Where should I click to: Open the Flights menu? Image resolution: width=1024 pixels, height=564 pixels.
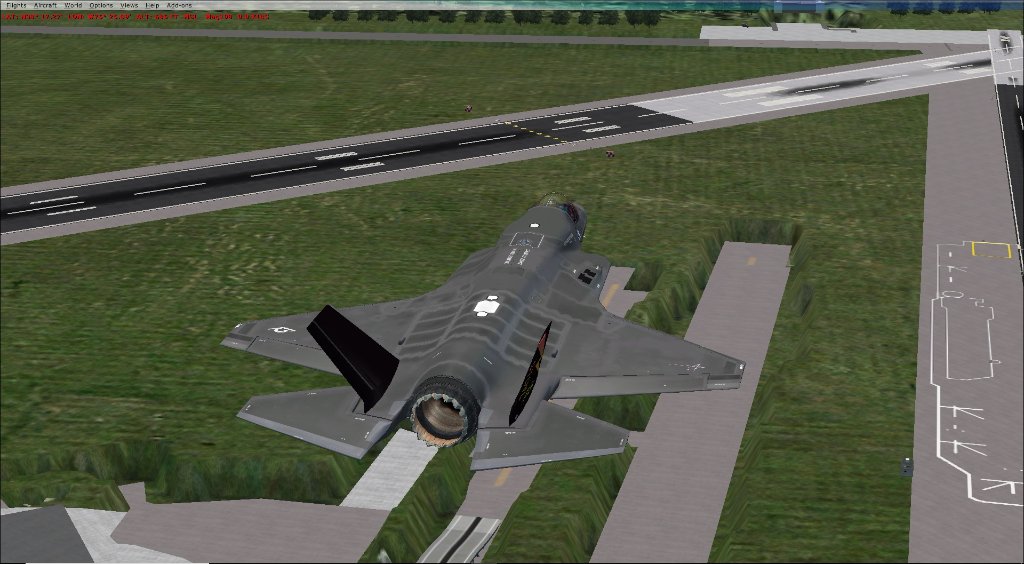(15, 5)
